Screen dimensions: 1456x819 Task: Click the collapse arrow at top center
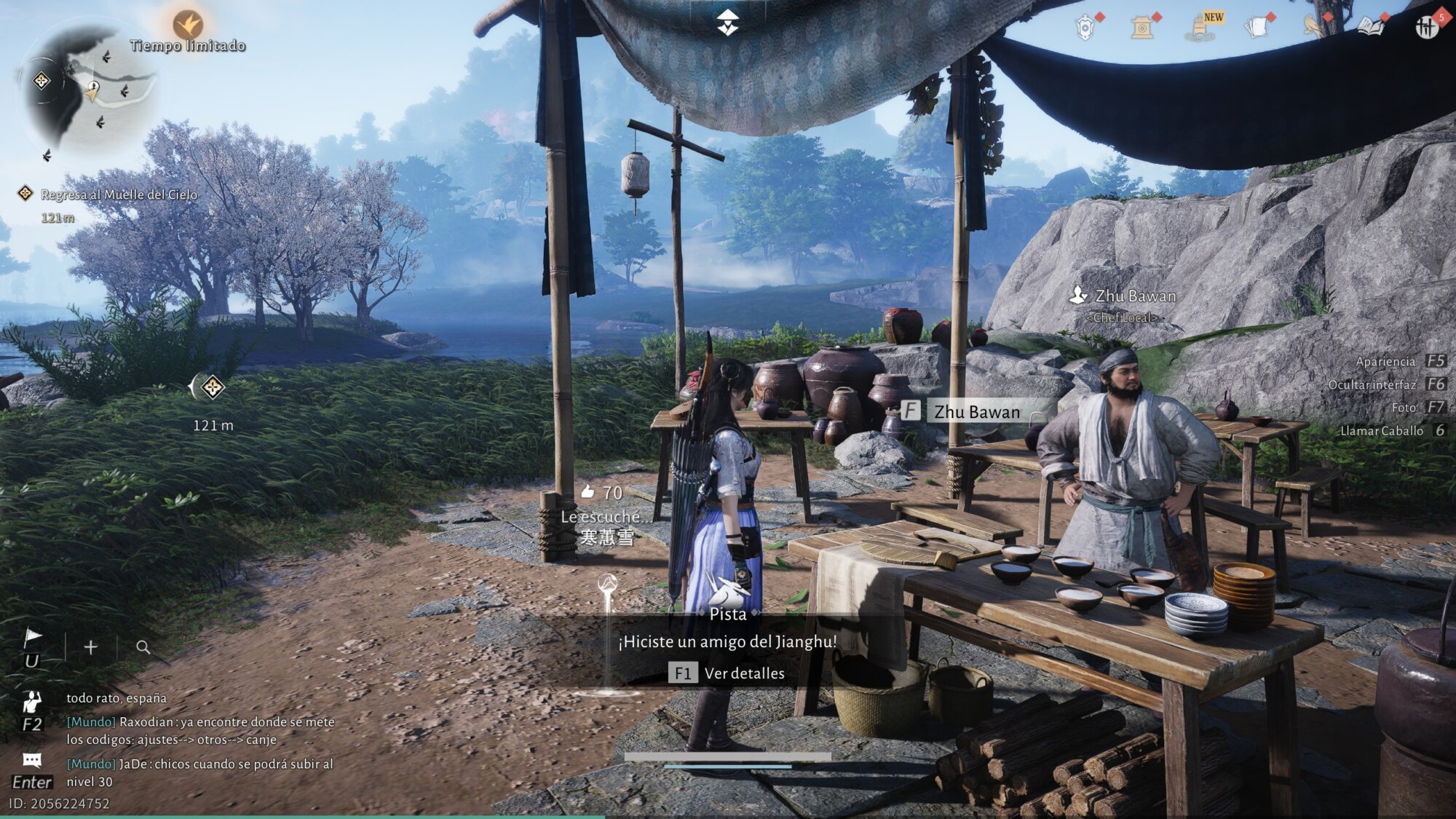(727, 23)
